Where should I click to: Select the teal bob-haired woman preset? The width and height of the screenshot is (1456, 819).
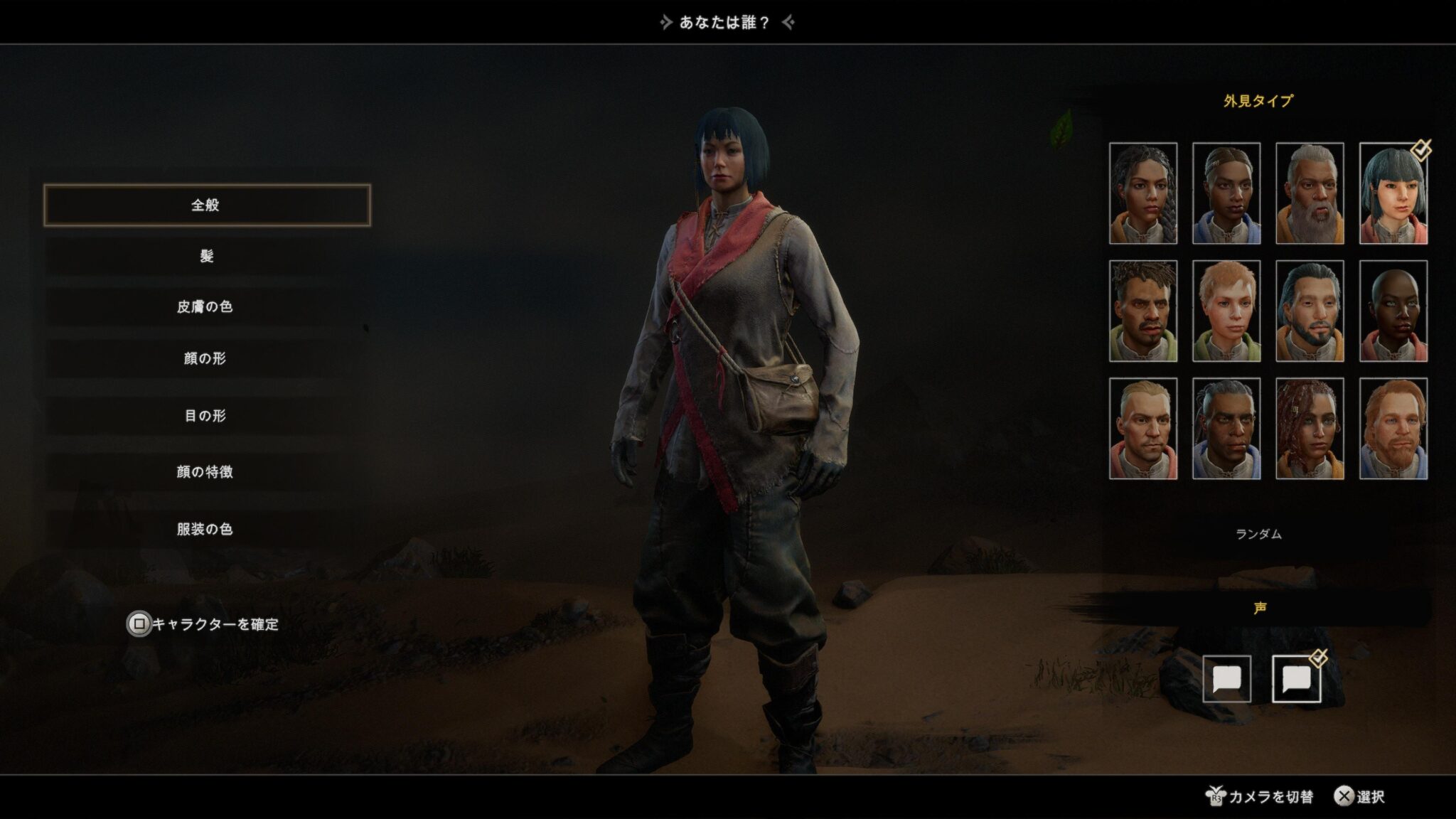[x=1393, y=193]
